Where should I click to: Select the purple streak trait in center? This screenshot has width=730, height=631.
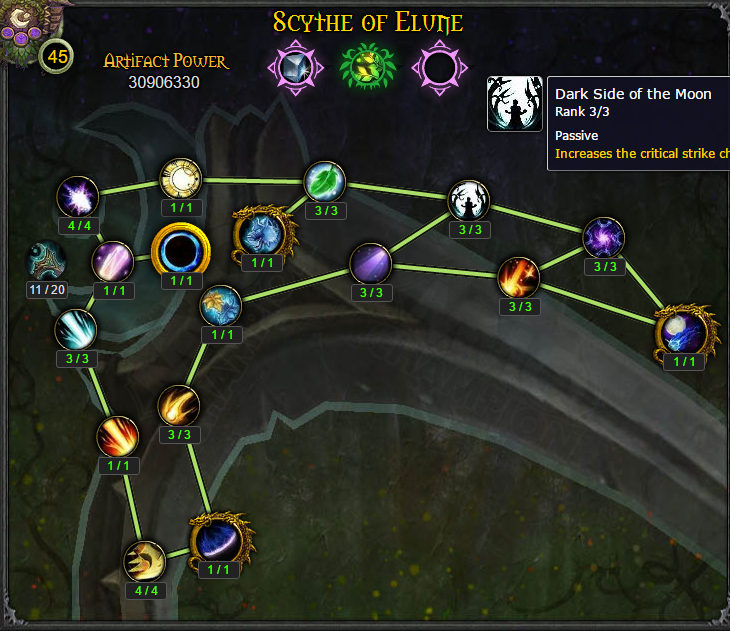point(370,264)
